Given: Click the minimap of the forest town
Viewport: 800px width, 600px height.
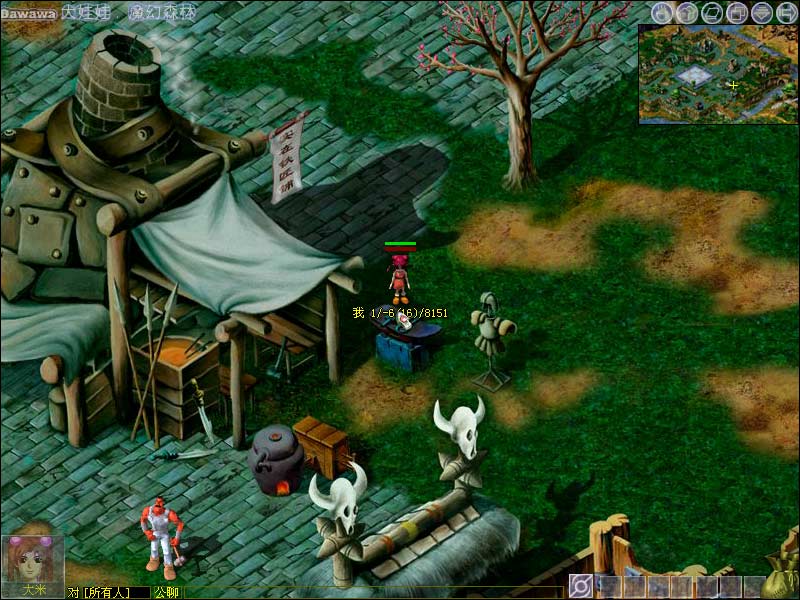Looking at the screenshot, I should (718, 73).
